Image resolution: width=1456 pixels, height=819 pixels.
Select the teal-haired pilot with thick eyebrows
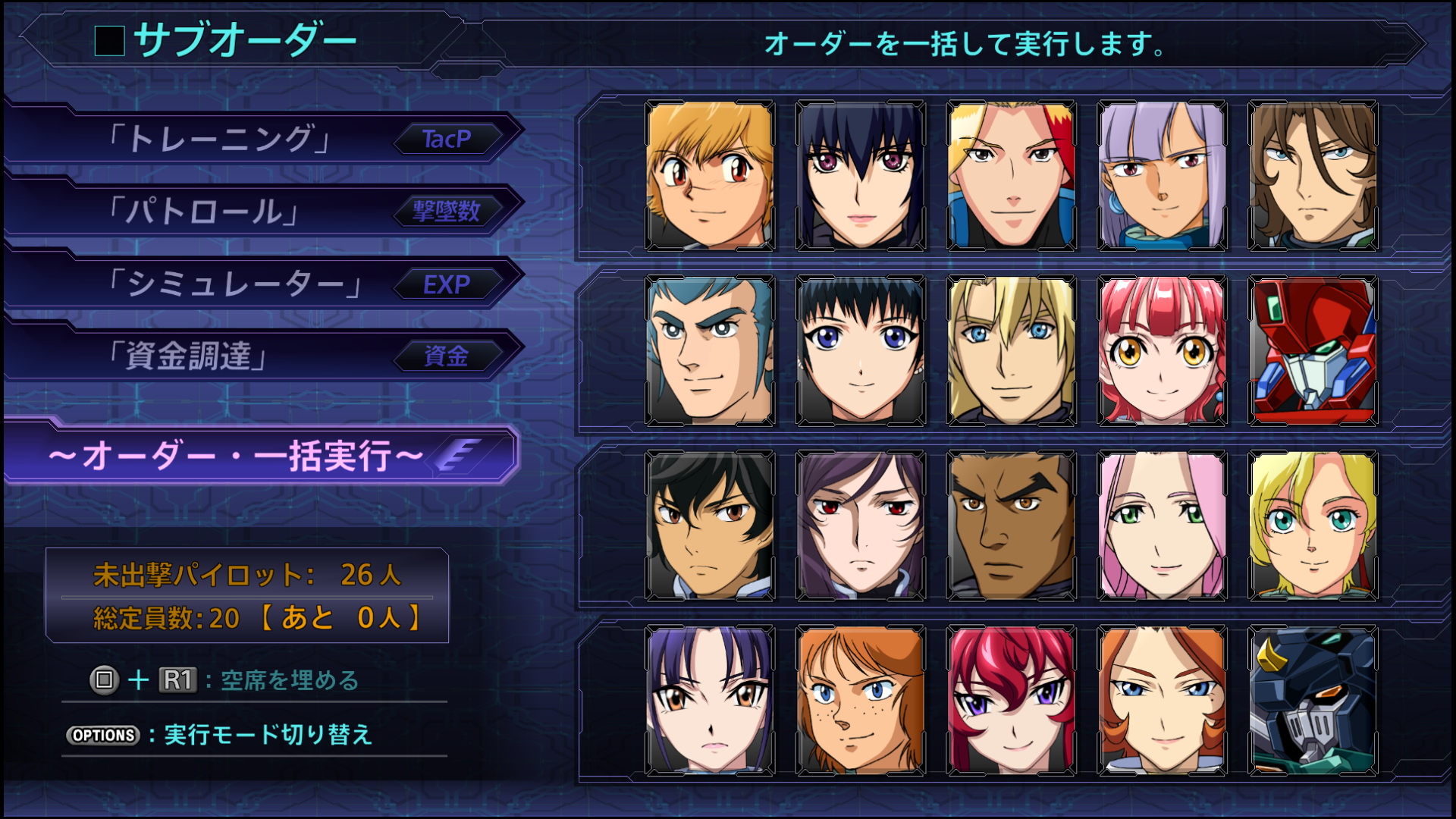pos(710,350)
